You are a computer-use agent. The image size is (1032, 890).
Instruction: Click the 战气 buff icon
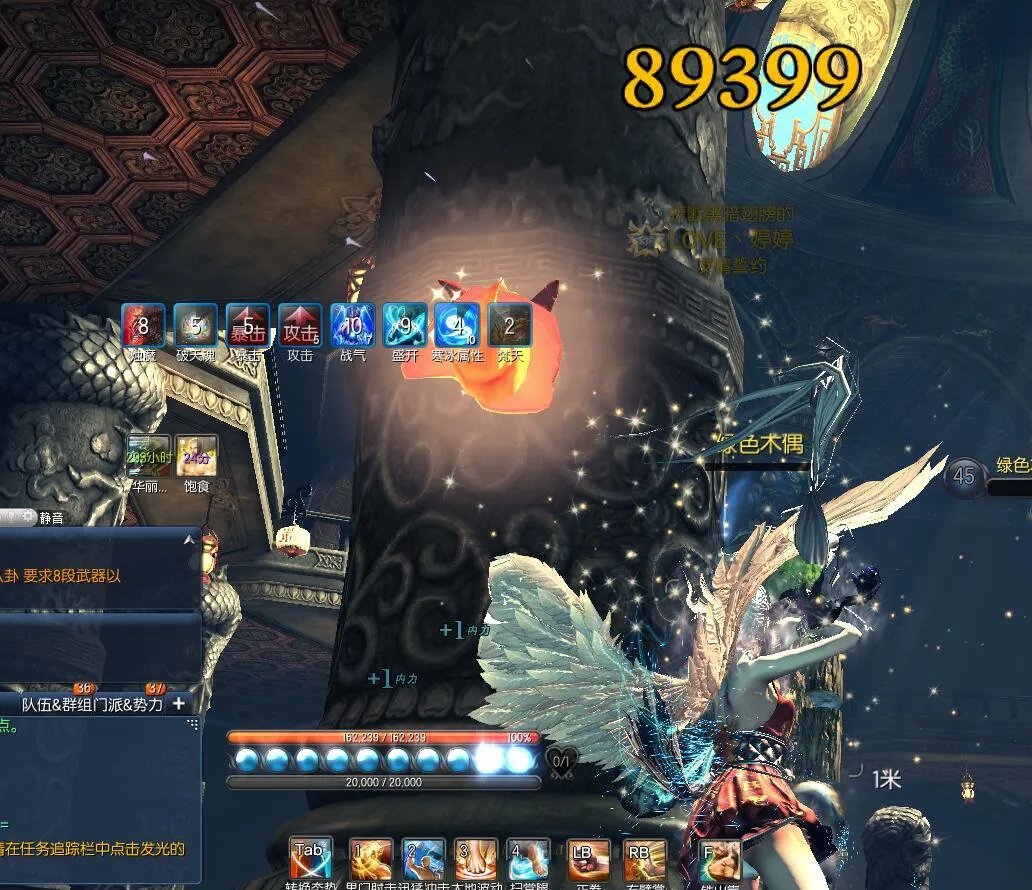353,325
